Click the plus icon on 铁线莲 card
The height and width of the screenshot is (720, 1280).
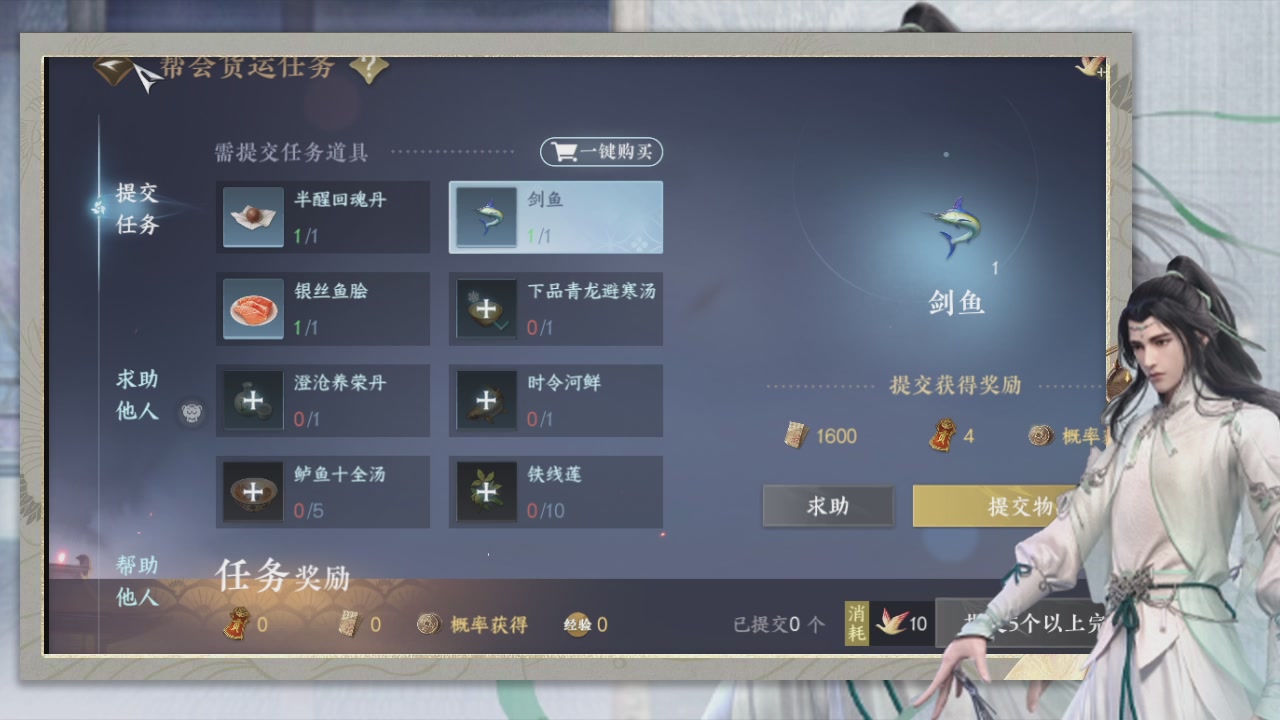[x=486, y=491]
